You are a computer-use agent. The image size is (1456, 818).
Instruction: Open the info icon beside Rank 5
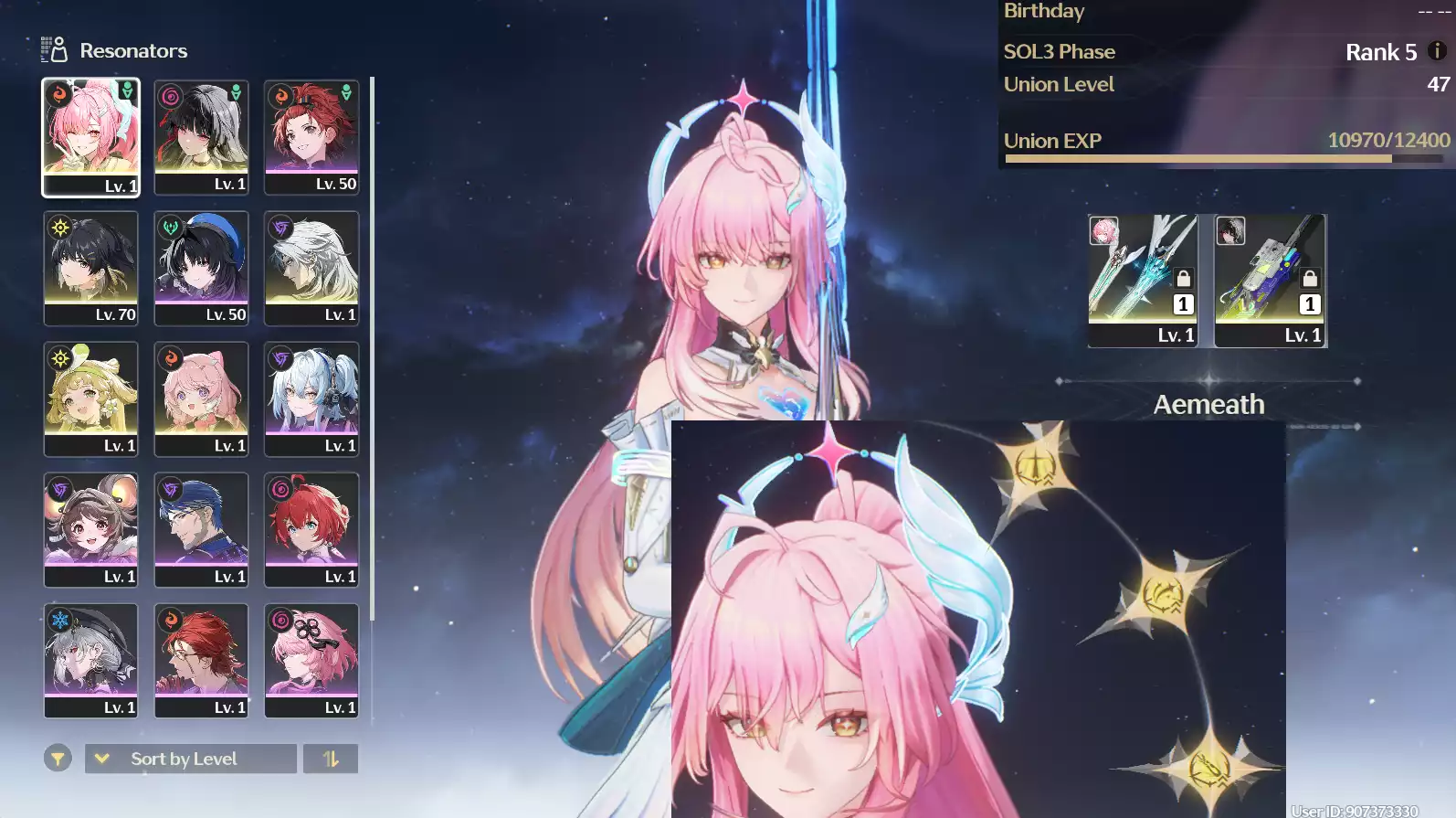1436,52
